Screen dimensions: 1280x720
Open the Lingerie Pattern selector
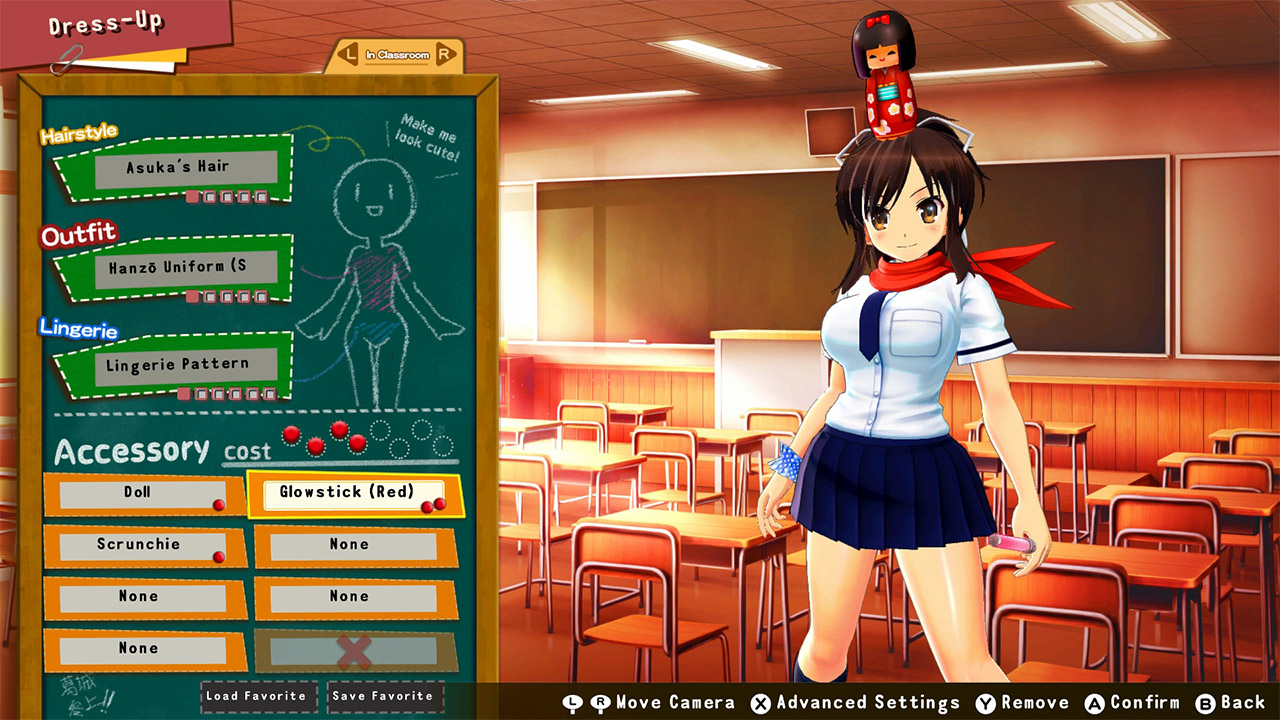[x=185, y=363]
